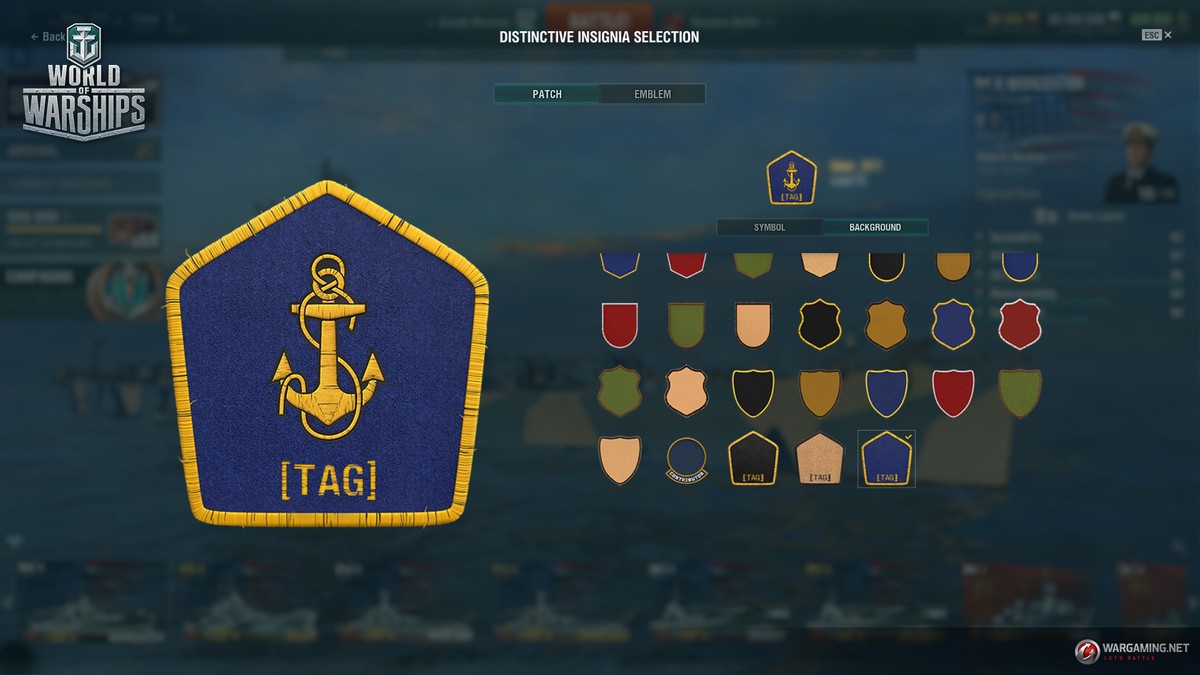Go back using the Back arrow

48,37
